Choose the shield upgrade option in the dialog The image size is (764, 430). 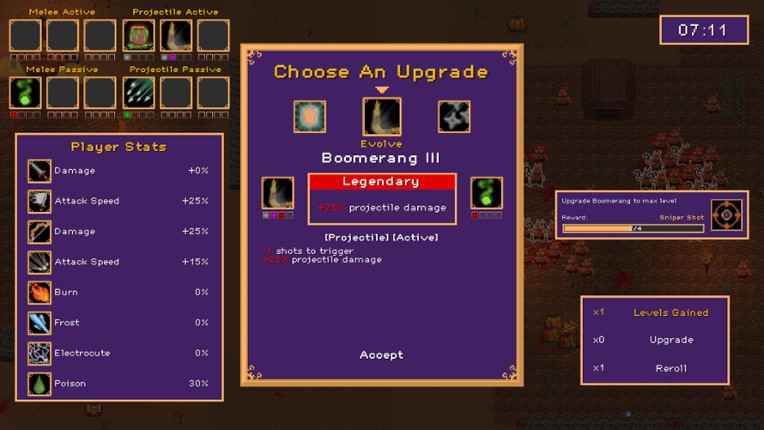310,117
